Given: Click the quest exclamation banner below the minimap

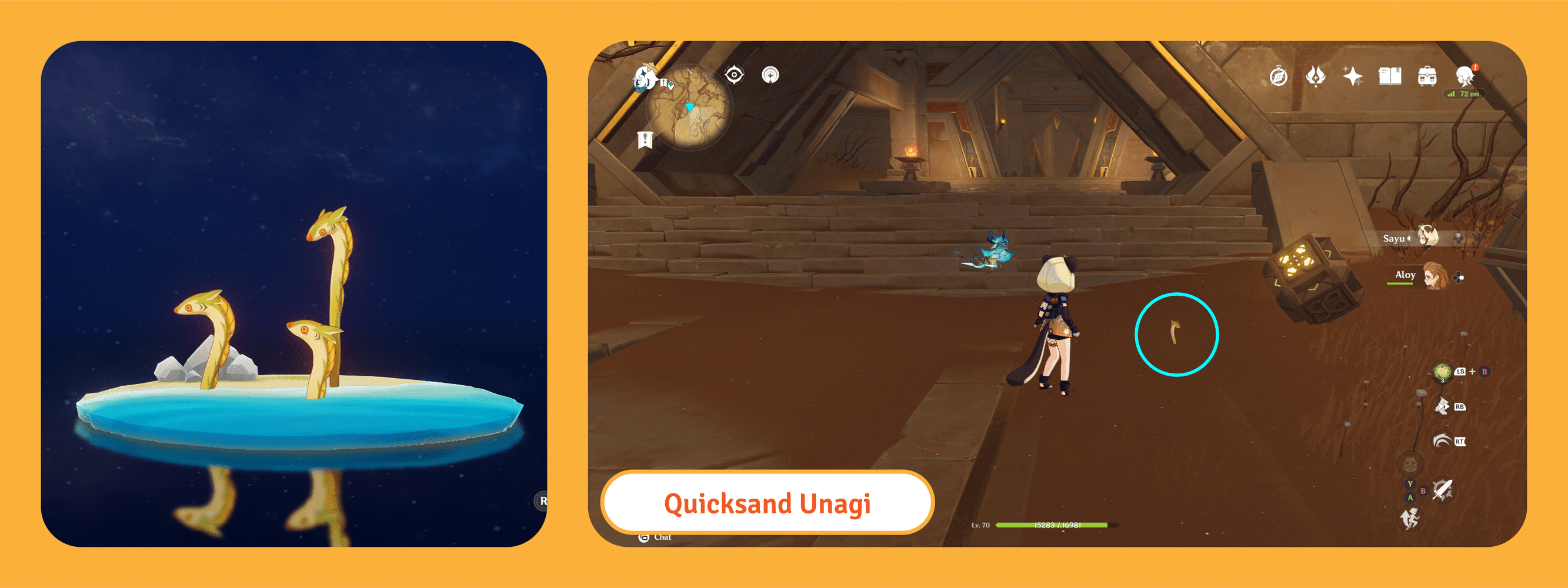Looking at the screenshot, I should pos(646,140).
